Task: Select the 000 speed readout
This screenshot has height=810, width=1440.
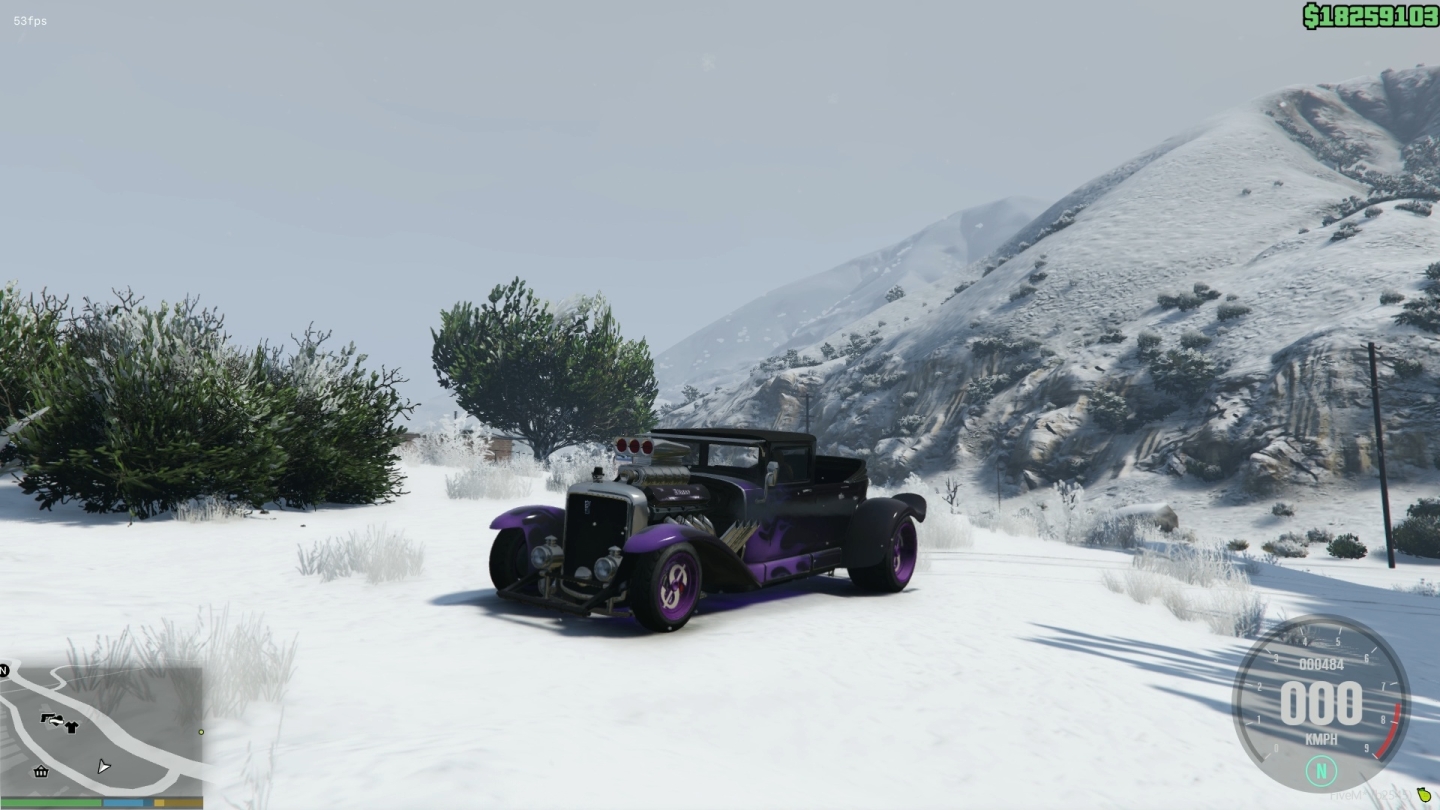Action: coord(1321,702)
